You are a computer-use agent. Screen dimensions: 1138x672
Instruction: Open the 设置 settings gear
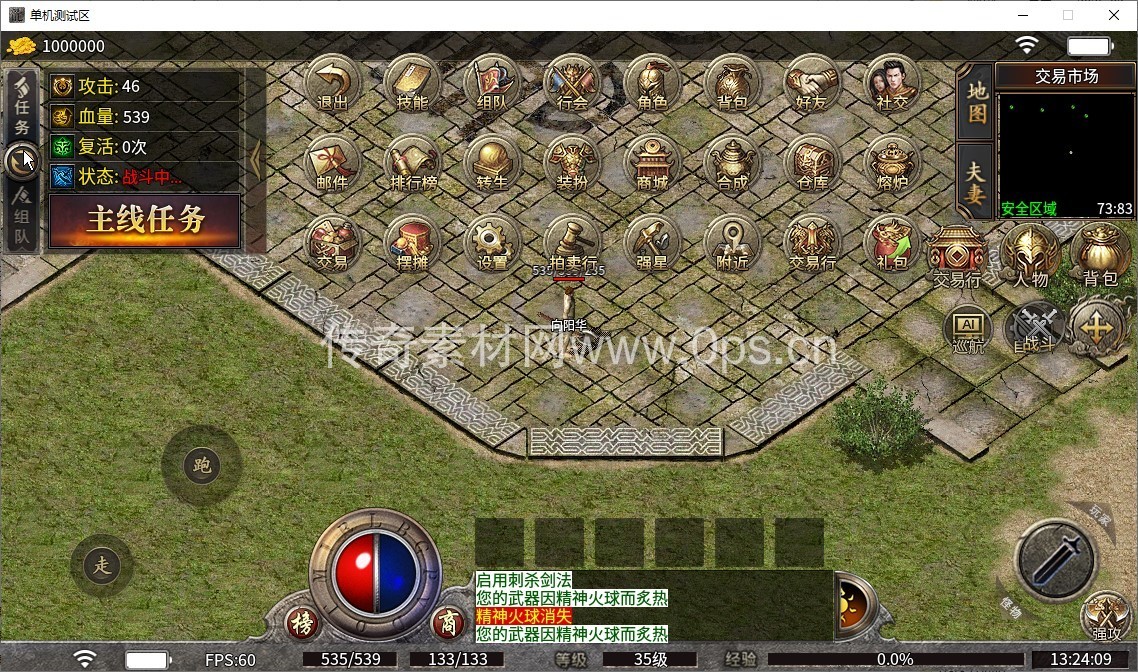click(492, 243)
